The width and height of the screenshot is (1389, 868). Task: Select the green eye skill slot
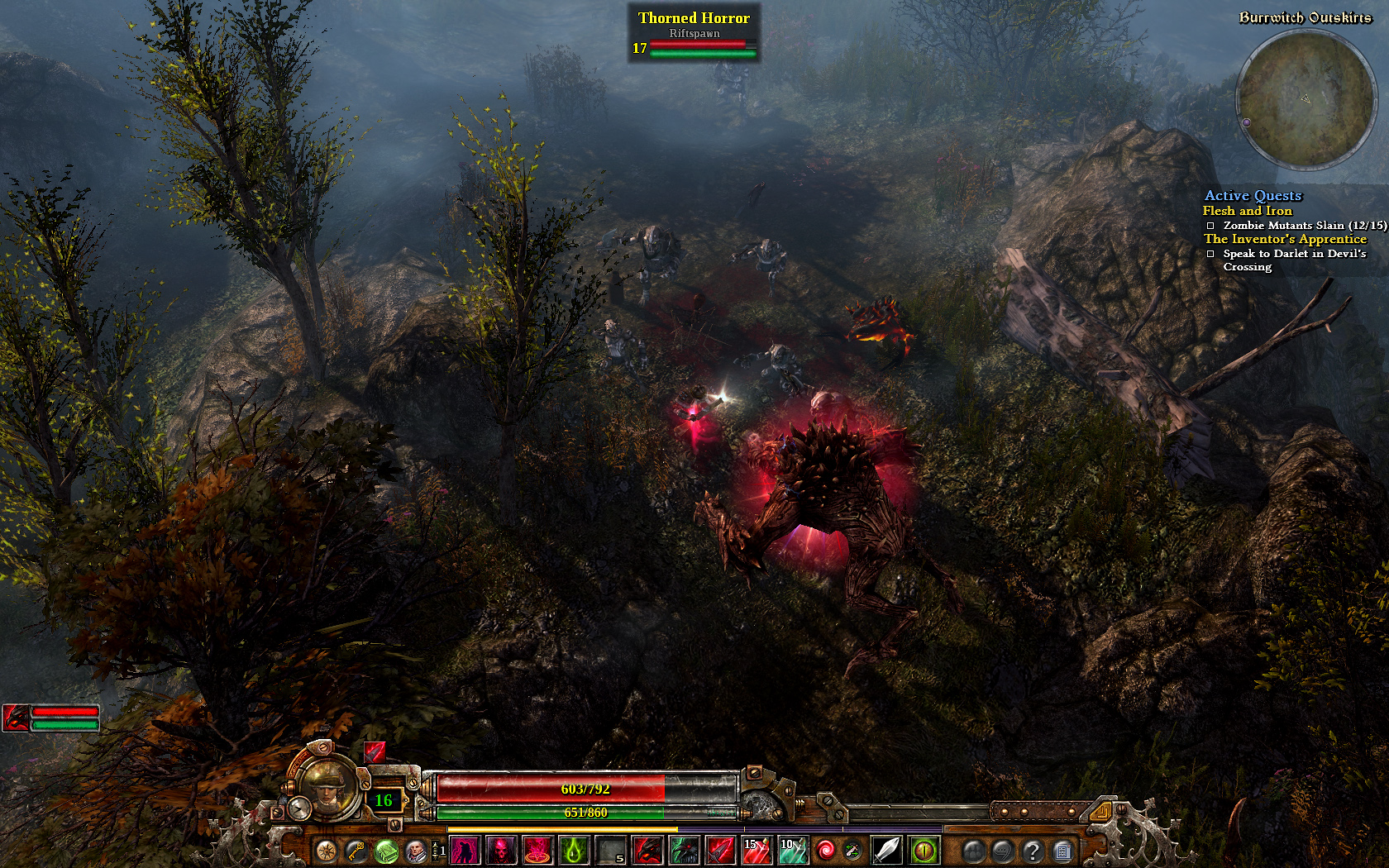click(x=924, y=850)
